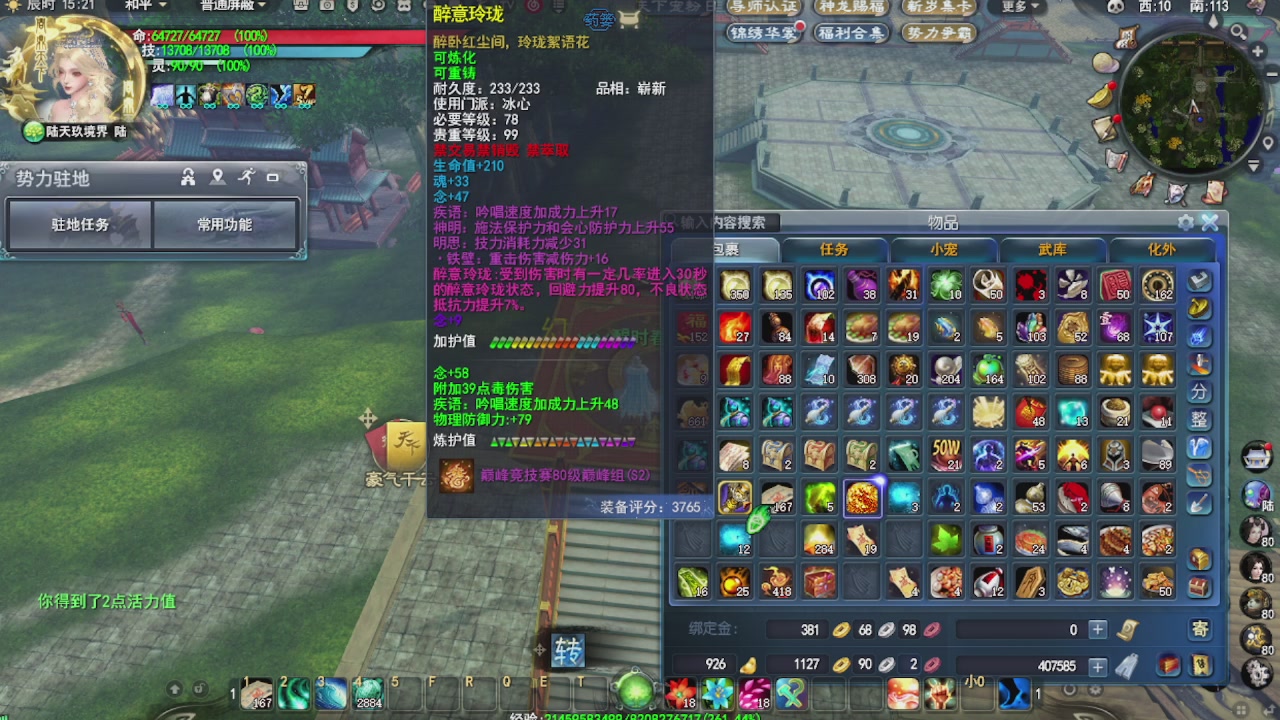Select the 分 item-split icon on inventory edge
The image size is (1280, 720).
[1198, 393]
